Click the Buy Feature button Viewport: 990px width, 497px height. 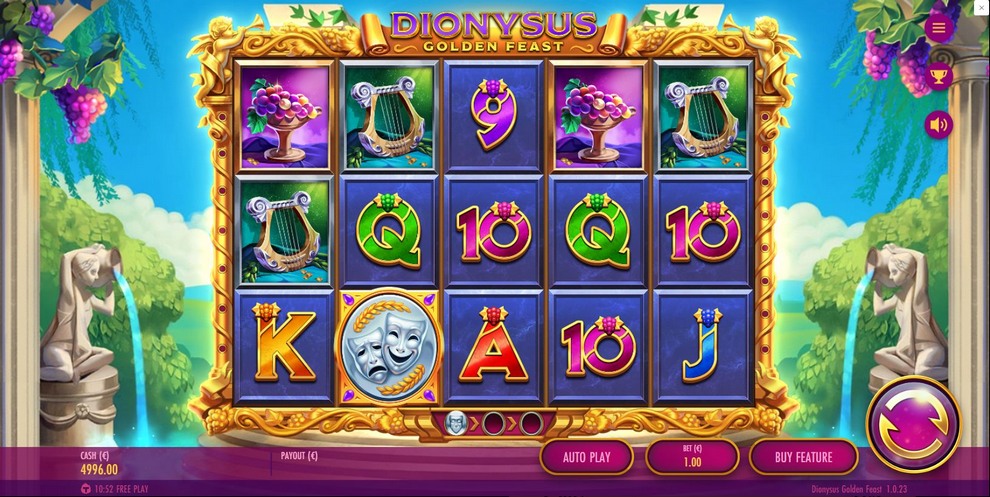803,457
